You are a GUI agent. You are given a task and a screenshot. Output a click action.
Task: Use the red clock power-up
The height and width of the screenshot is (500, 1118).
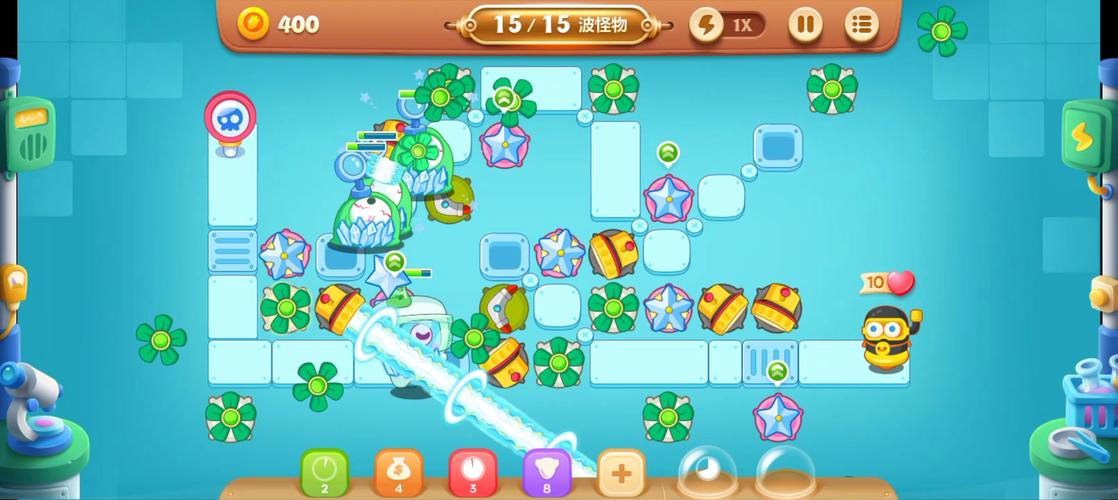[473, 472]
